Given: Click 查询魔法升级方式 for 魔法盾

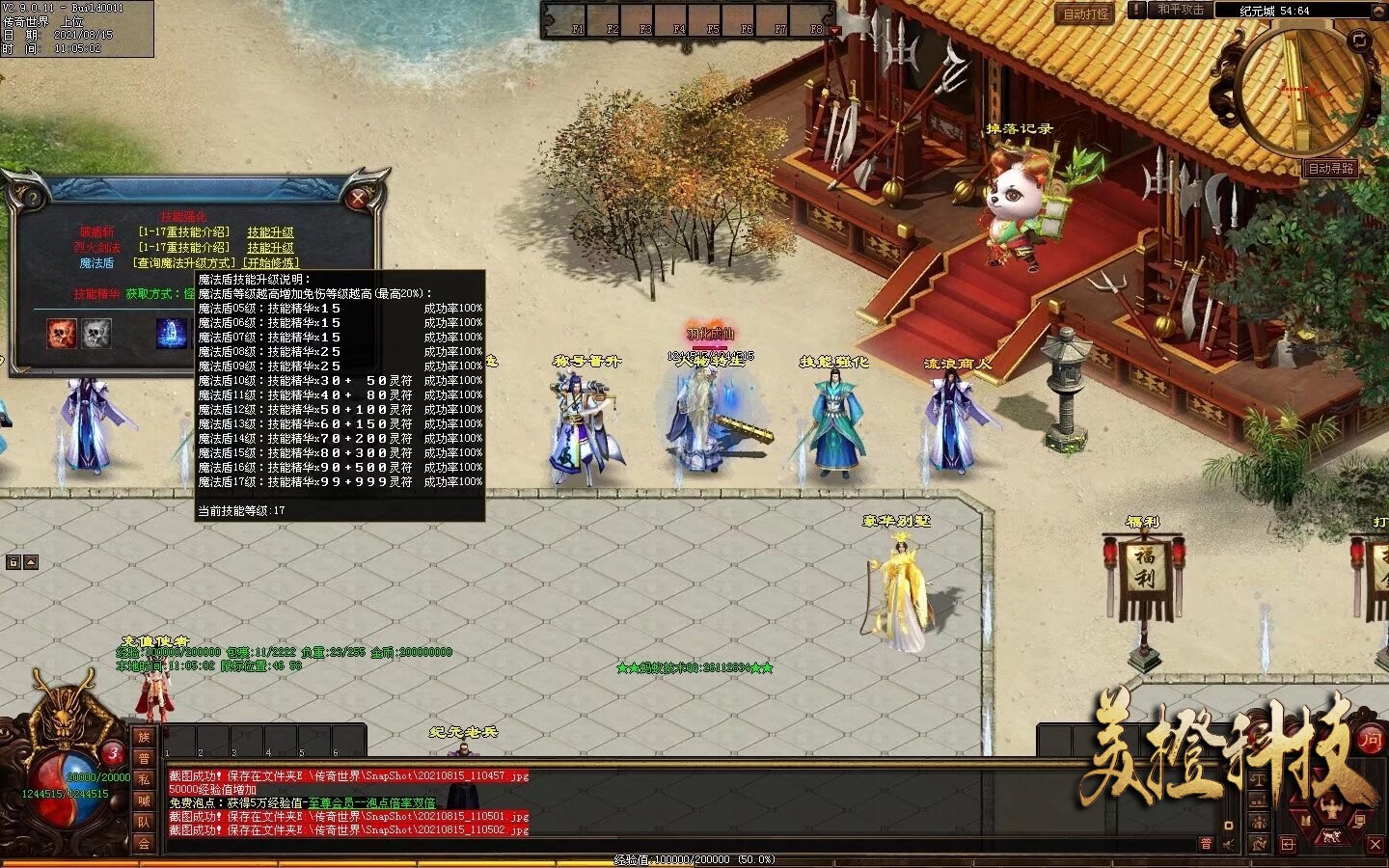Looking at the screenshot, I should pyautogui.click(x=184, y=262).
